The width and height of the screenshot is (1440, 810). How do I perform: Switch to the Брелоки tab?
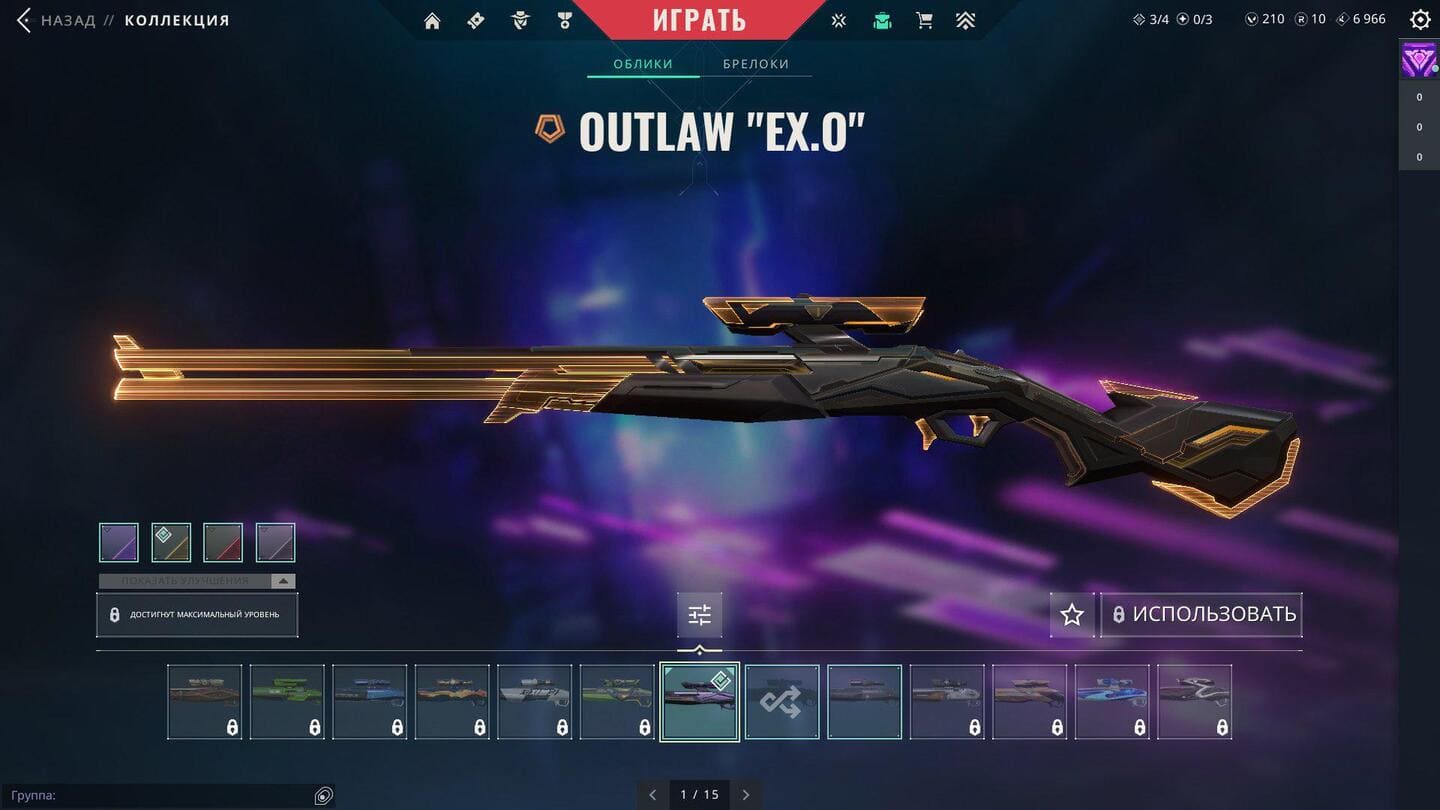(756, 64)
